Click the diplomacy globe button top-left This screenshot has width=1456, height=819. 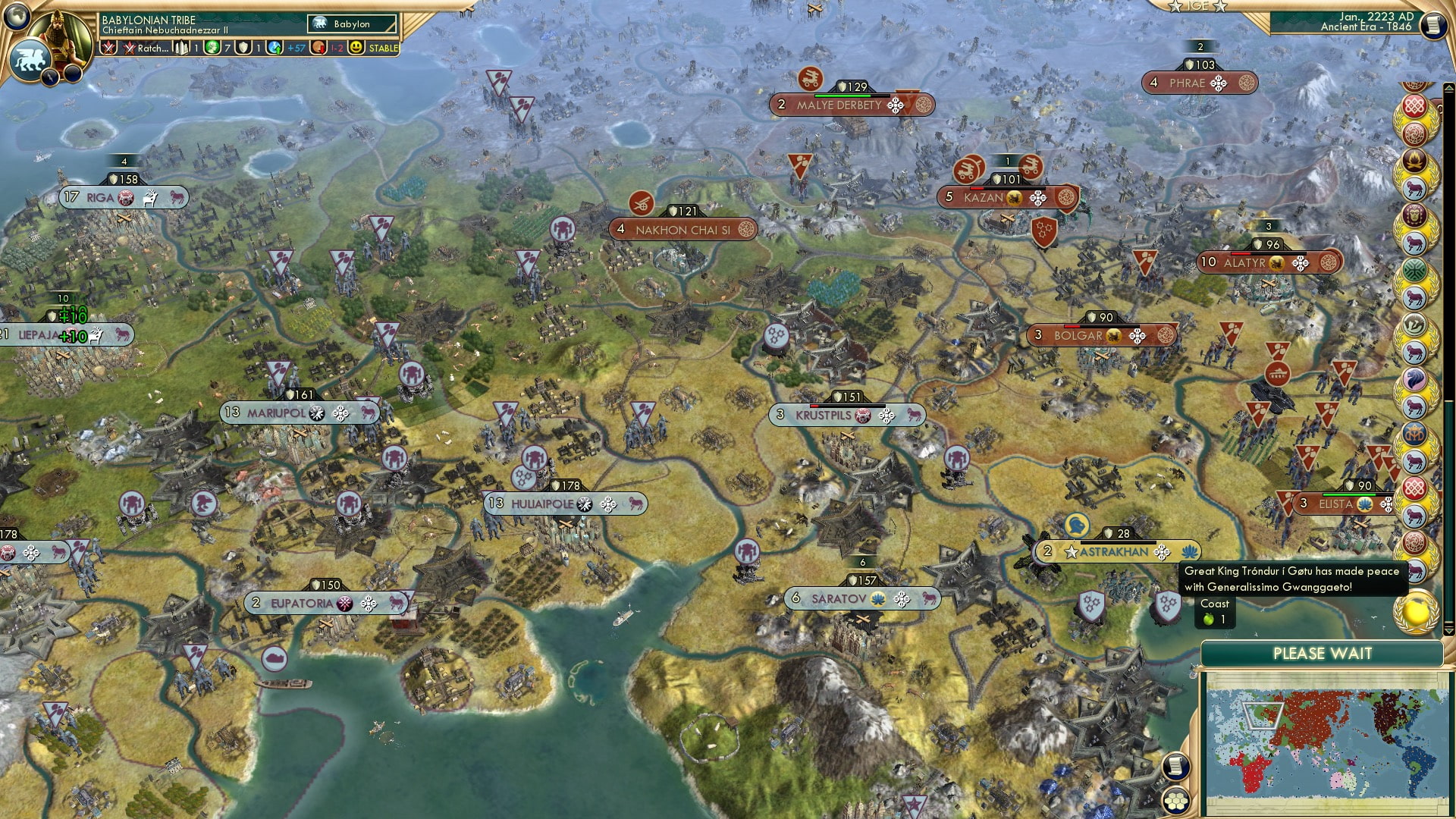coord(15,15)
